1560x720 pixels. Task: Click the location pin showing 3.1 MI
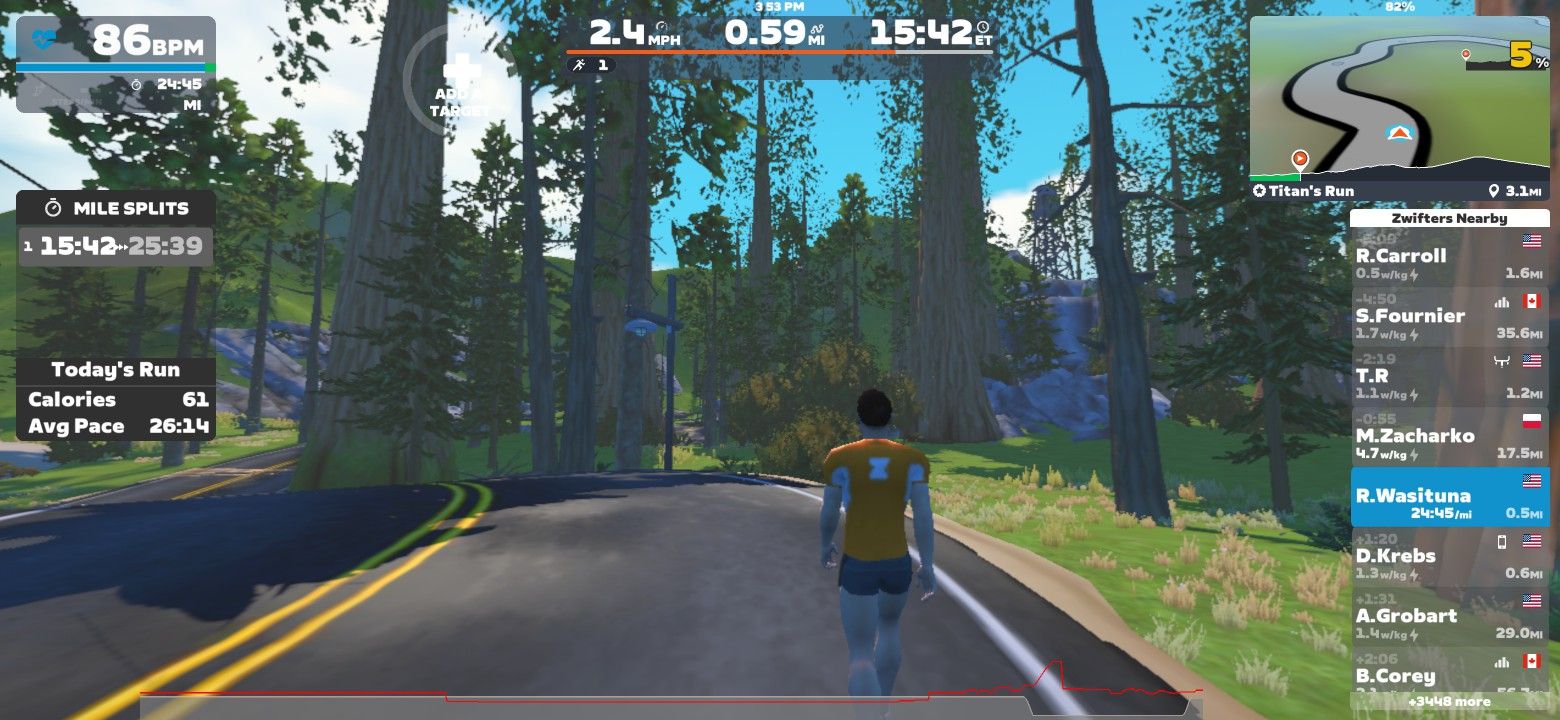pyautogui.click(x=1496, y=188)
